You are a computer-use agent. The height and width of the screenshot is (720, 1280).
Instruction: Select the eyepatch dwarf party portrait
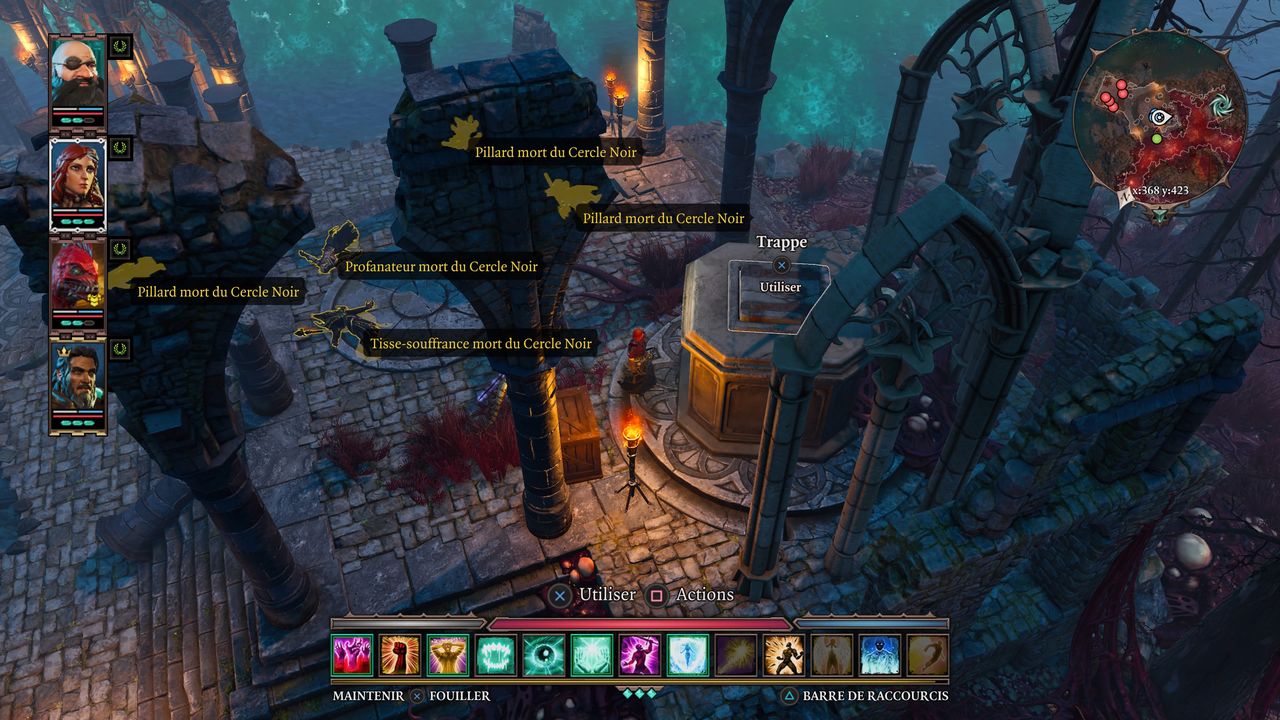pos(78,76)
